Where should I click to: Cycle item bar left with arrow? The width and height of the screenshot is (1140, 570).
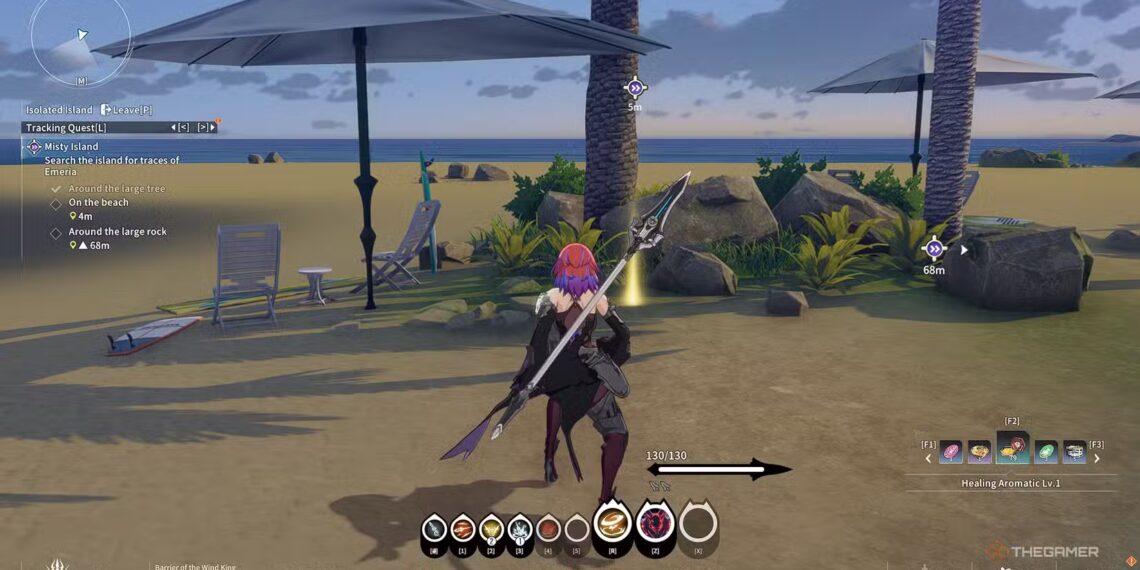(x=927, y=459)
